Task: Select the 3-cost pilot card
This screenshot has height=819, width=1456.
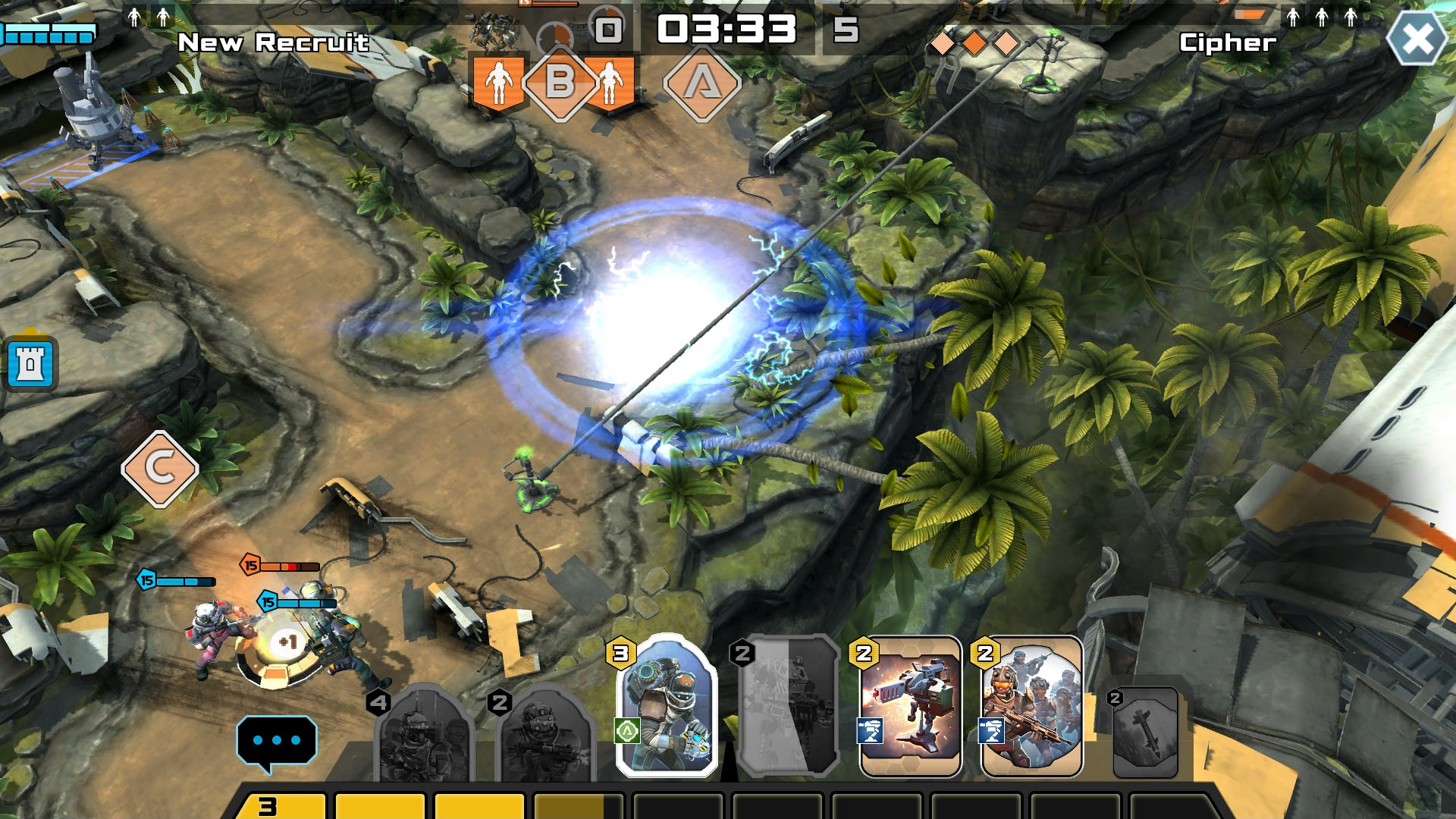Action: pyautogui.click(x=667, y=705)
